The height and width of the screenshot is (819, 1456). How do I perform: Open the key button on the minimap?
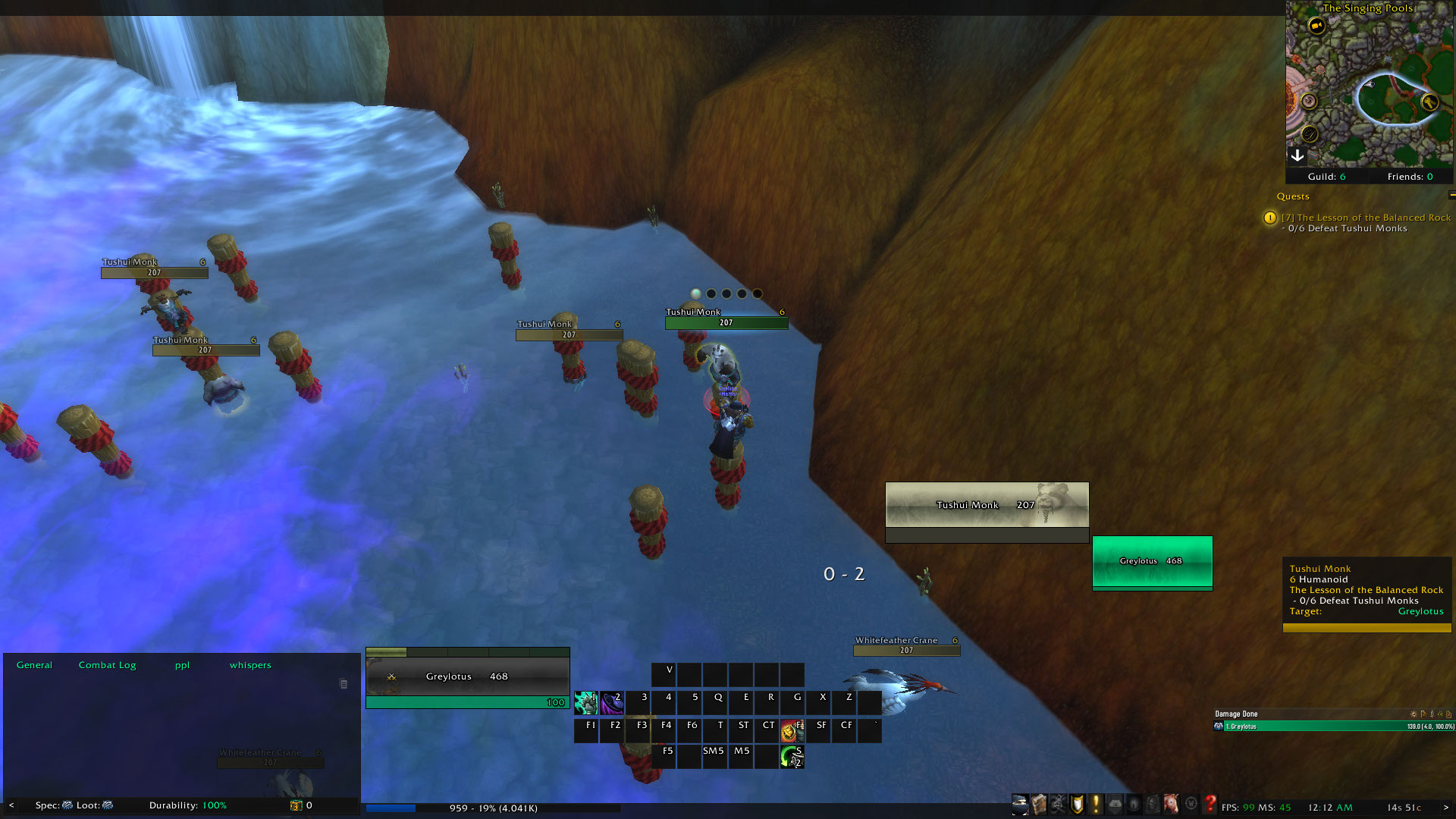[x=1429, y=102]
